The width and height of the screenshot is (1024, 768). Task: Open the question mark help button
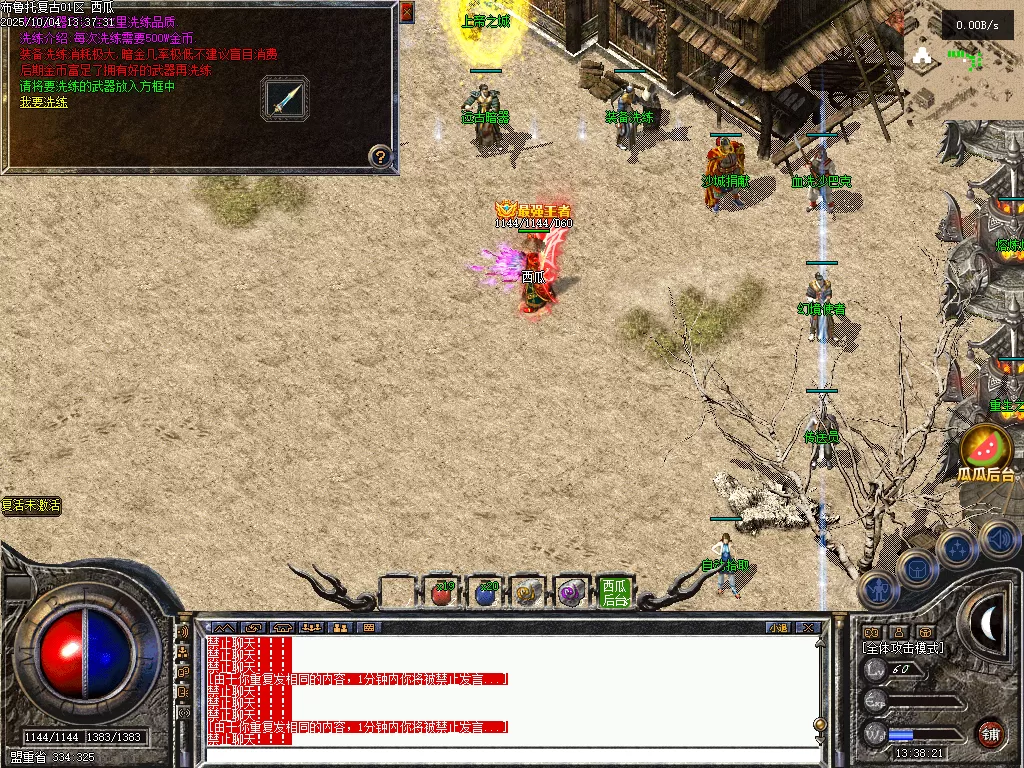coord(380,156)
